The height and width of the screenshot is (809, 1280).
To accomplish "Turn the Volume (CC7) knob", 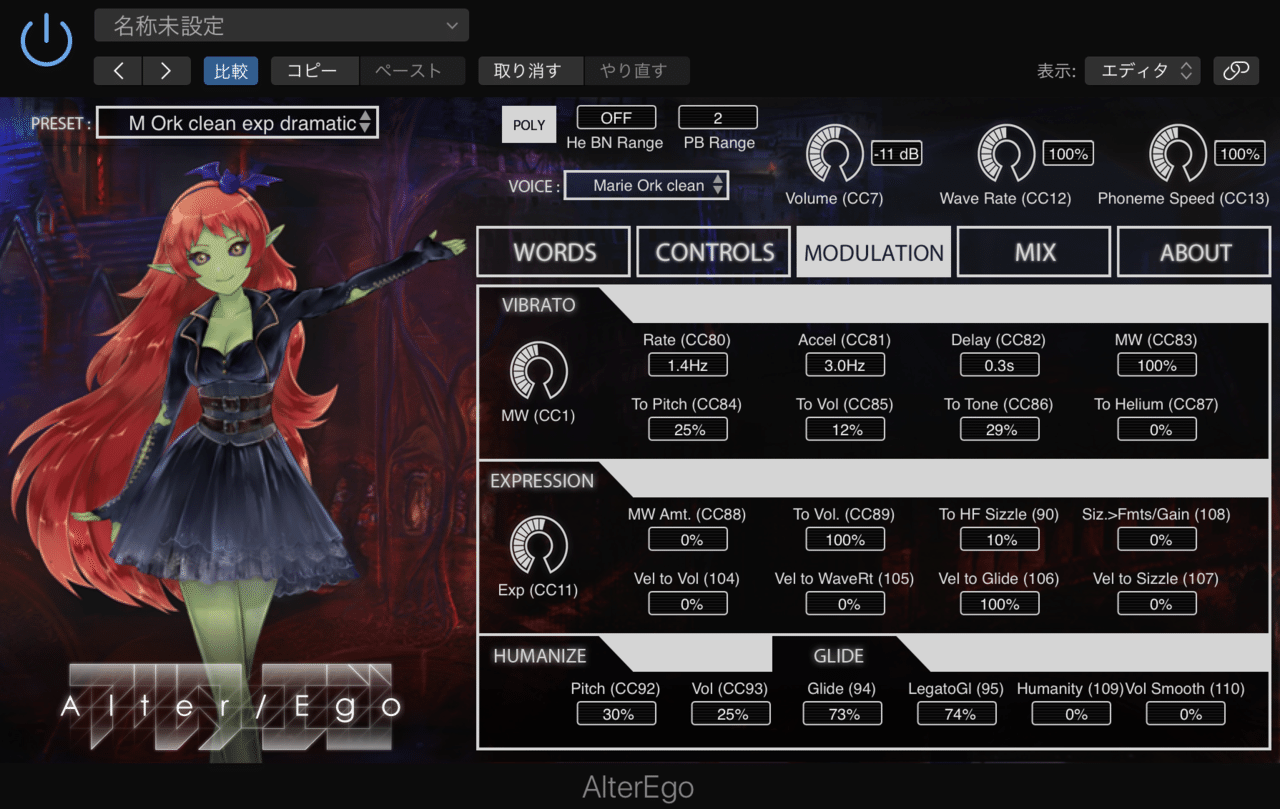I will [x=834, y=153].
